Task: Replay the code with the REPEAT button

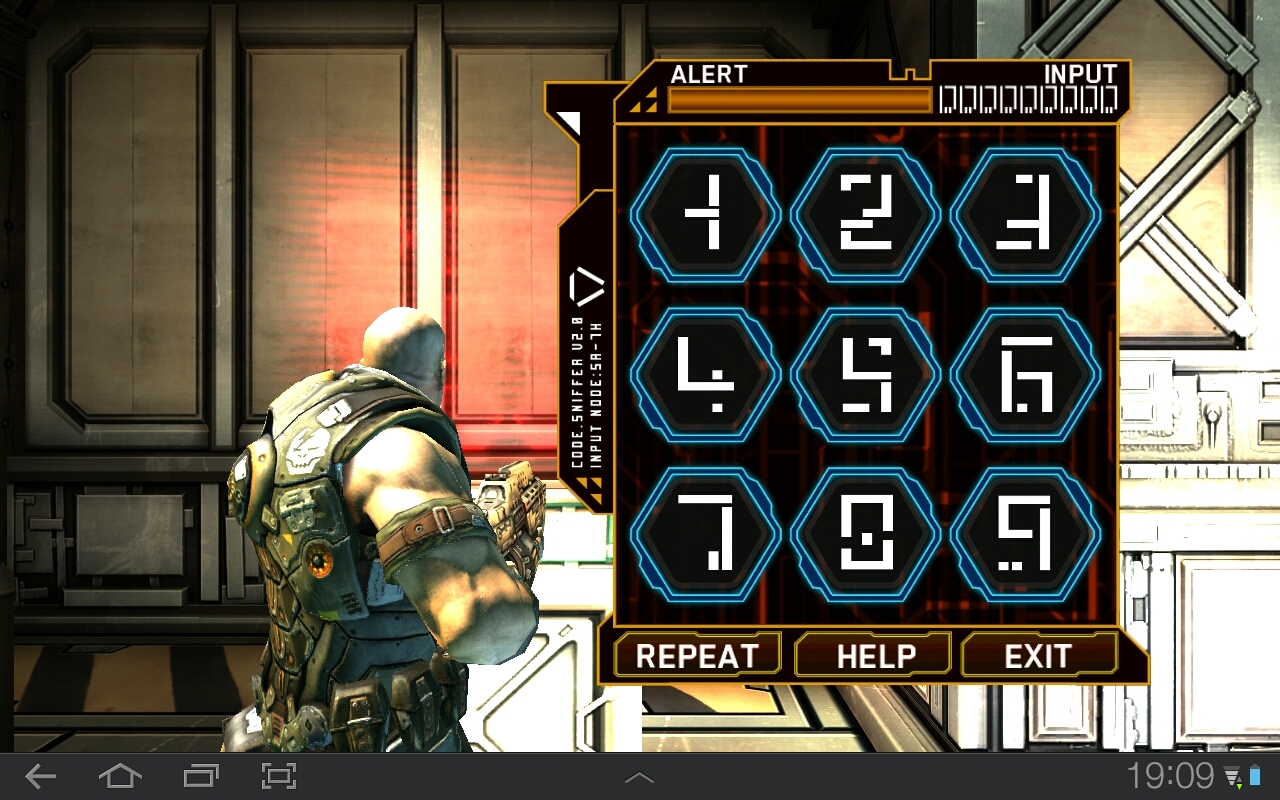Action: coord(697,656)
